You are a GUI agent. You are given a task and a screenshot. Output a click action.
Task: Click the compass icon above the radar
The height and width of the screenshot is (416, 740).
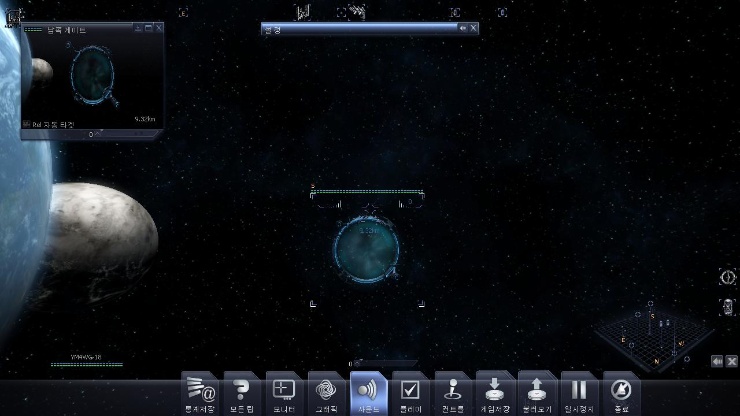(x=728, y=277)
